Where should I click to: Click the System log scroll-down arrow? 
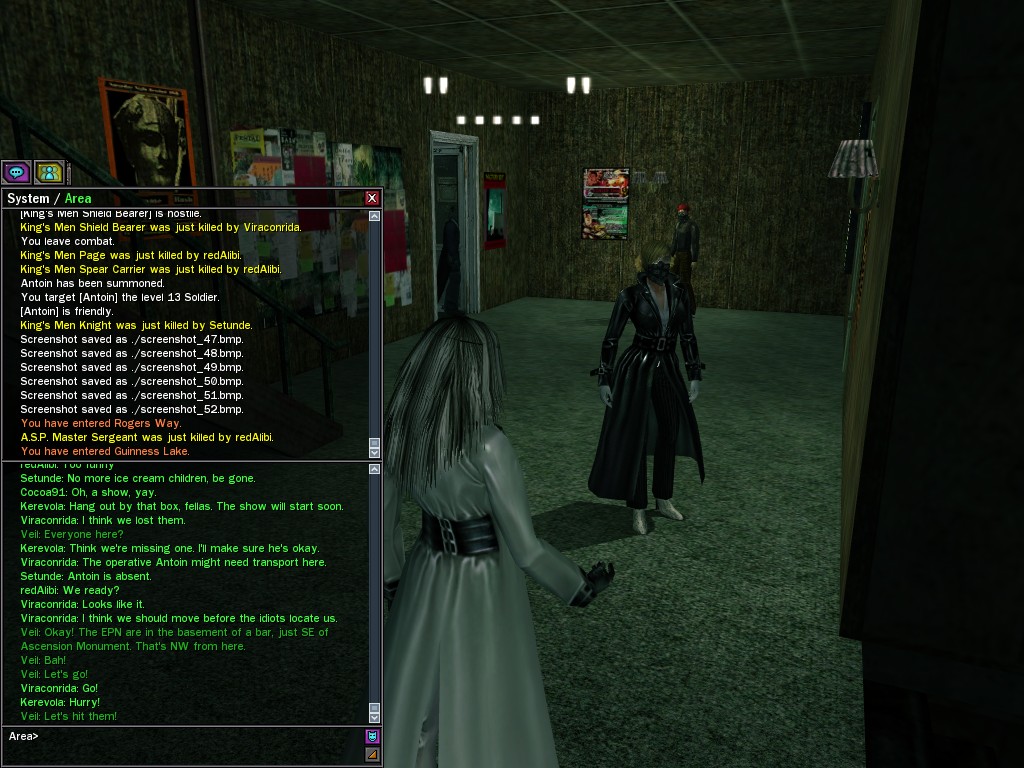pos(375,452)
